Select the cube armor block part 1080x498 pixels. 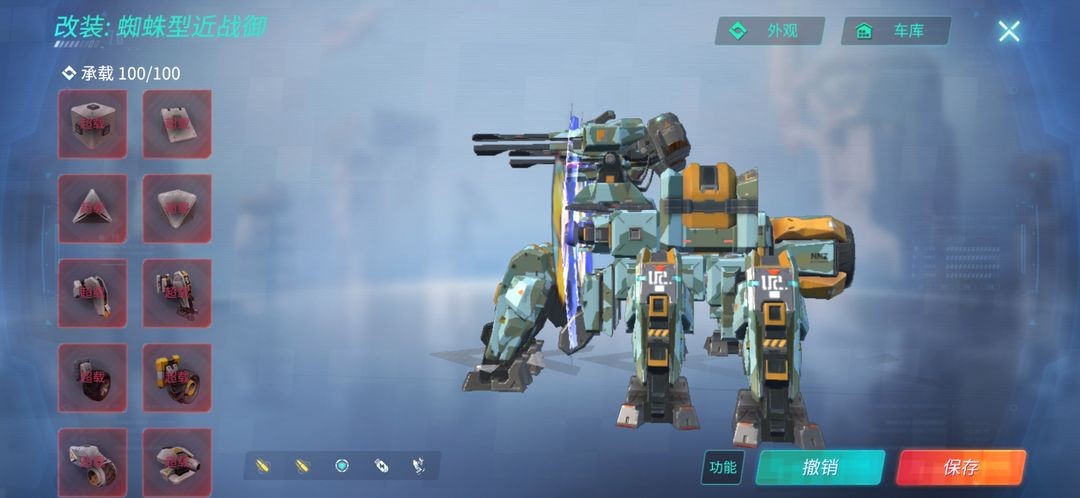(x=93, y=124)
